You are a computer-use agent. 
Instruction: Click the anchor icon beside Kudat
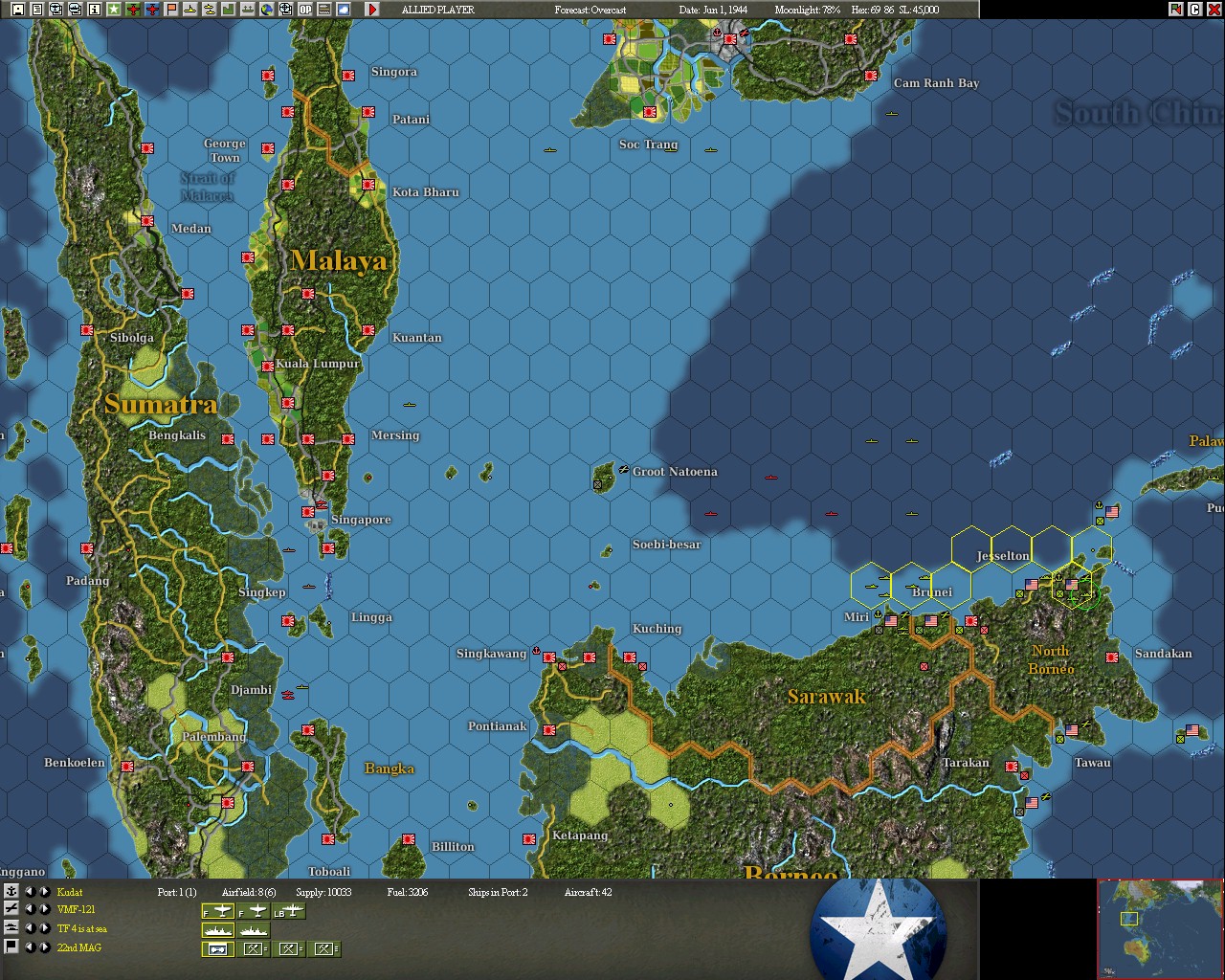pyautogui.click(x=11, y=891)
